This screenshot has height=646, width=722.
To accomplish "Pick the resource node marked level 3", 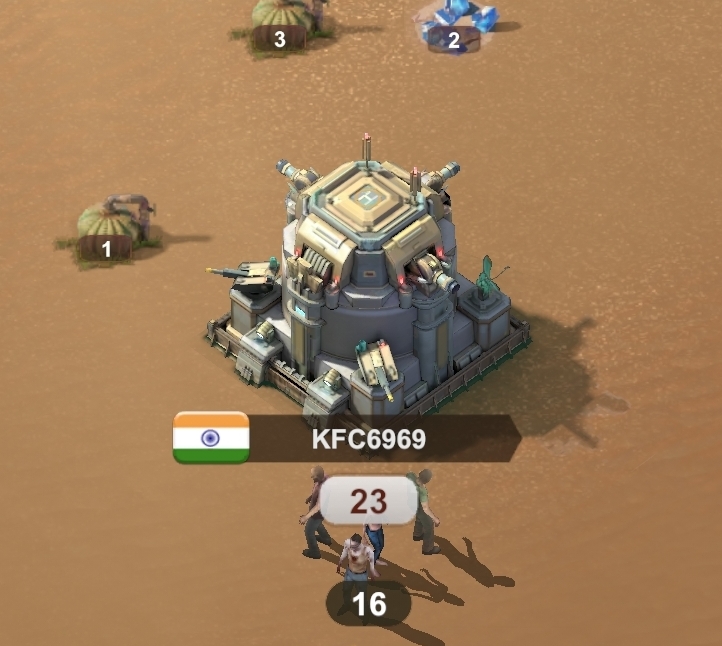I will pyautogui.click(x=285, y=20).
